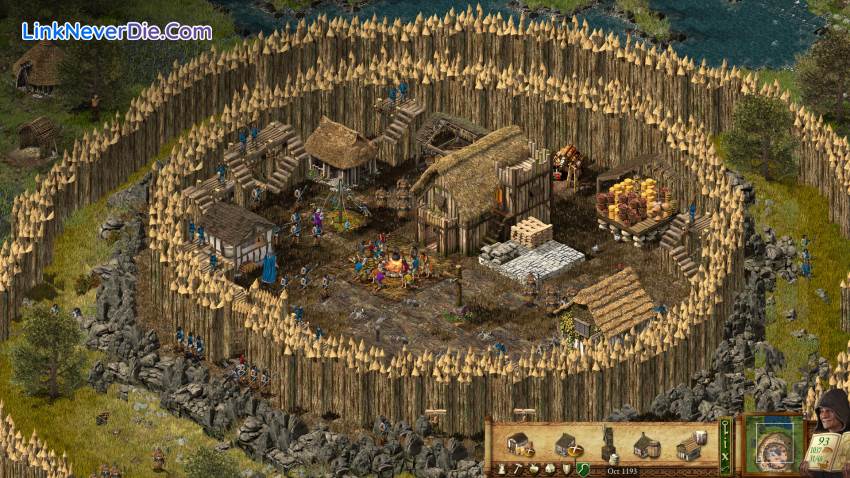Switch to the castle tower building category
Screen dimensions: 850x478
point(501,468)
